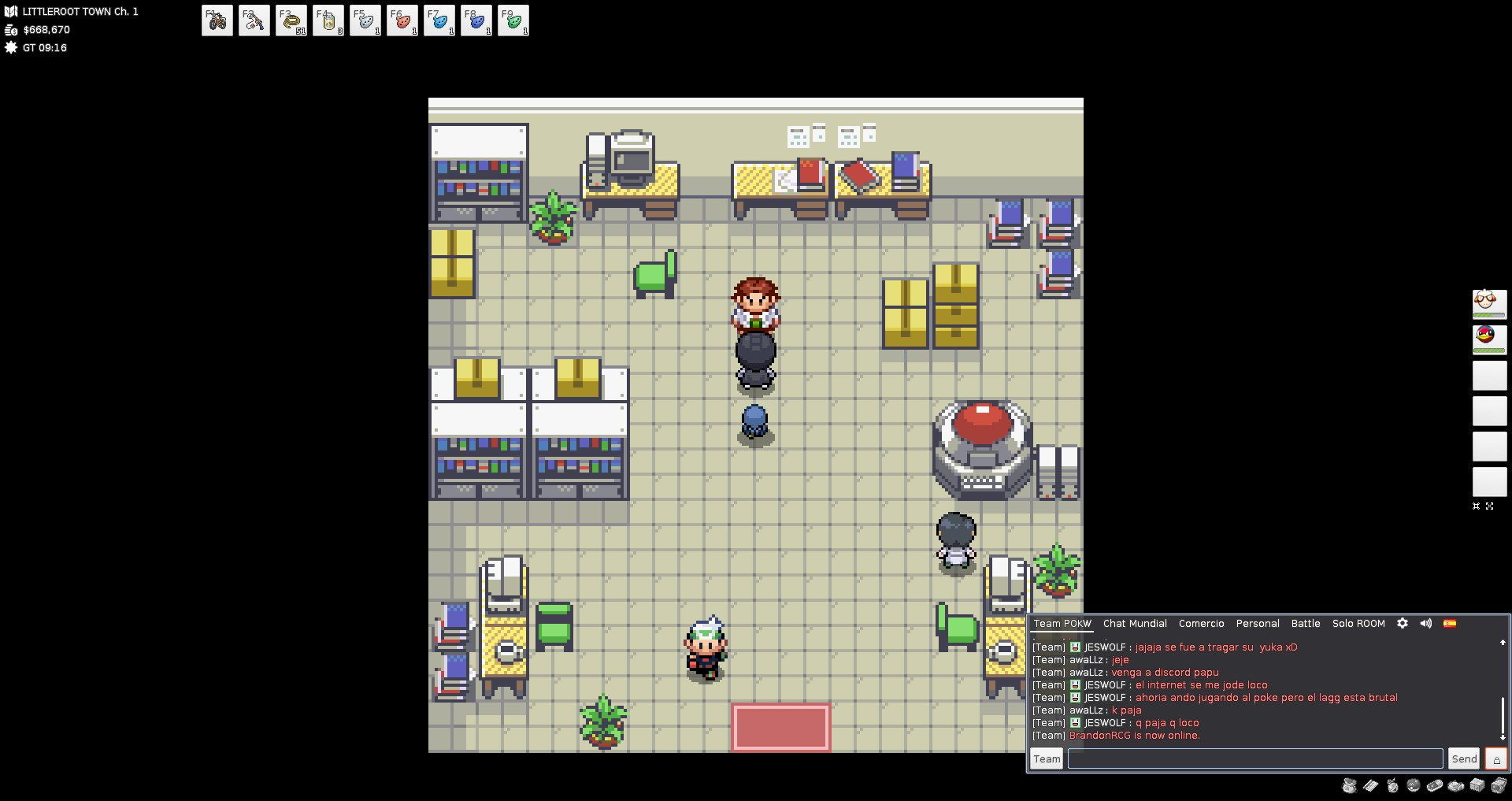
Task: Switch to the Chat Mundial tab
Action: (x=1135, y=623)
